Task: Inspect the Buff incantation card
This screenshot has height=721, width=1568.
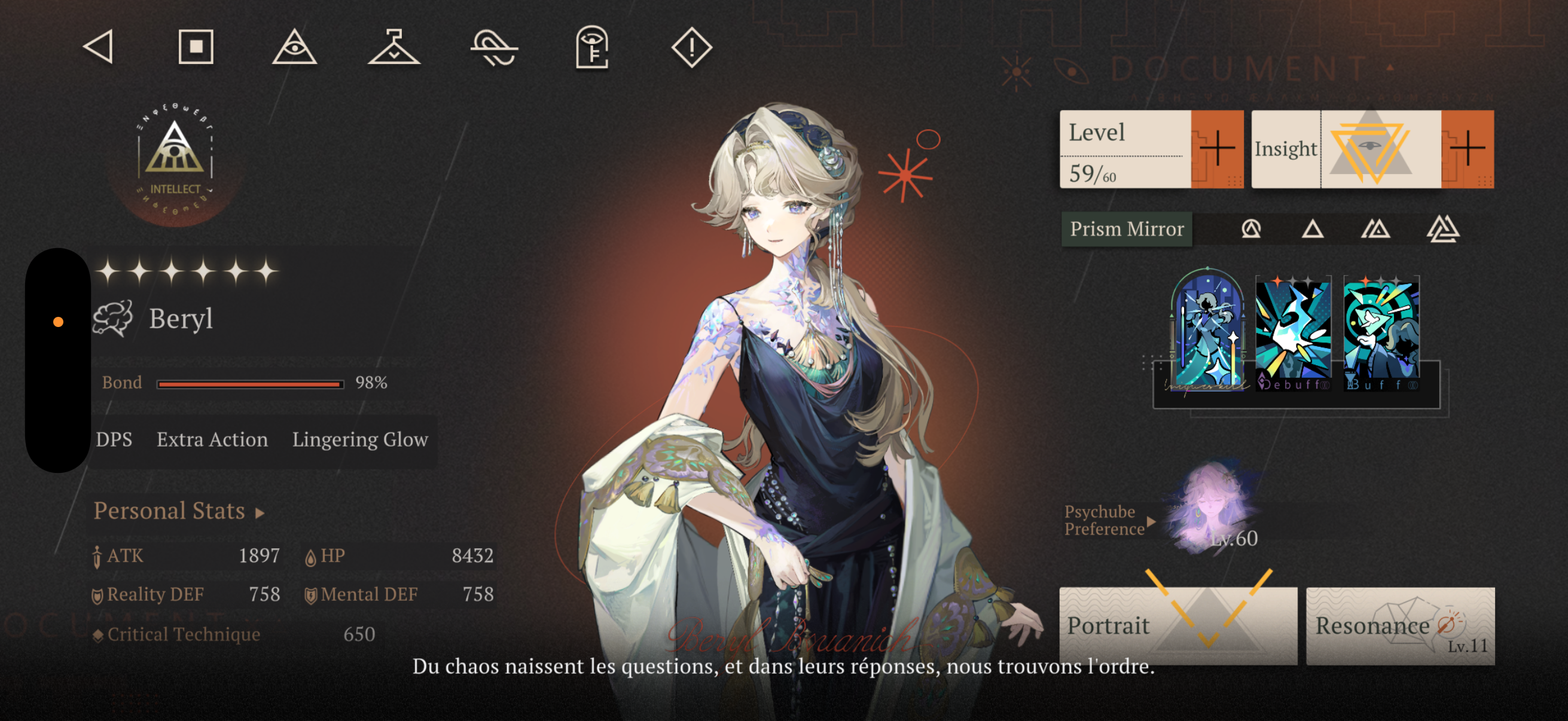Action: pyautogui.click(x=1381, y=334)
